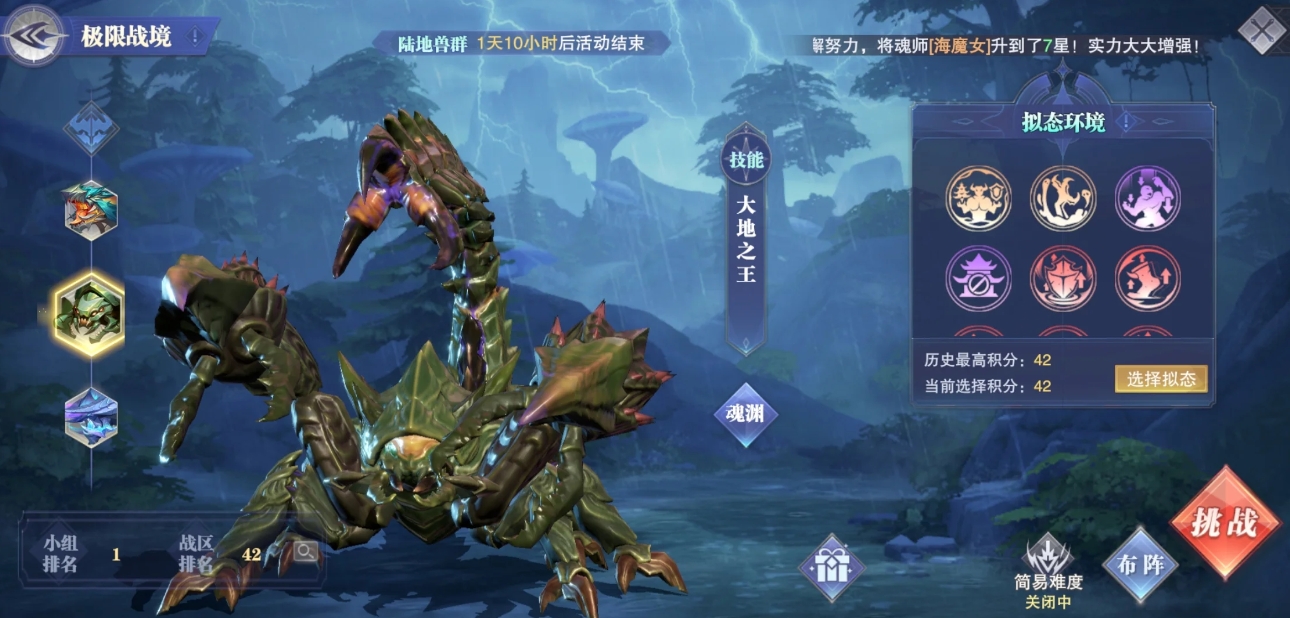Close the screen with the X button

[1261, 30]
